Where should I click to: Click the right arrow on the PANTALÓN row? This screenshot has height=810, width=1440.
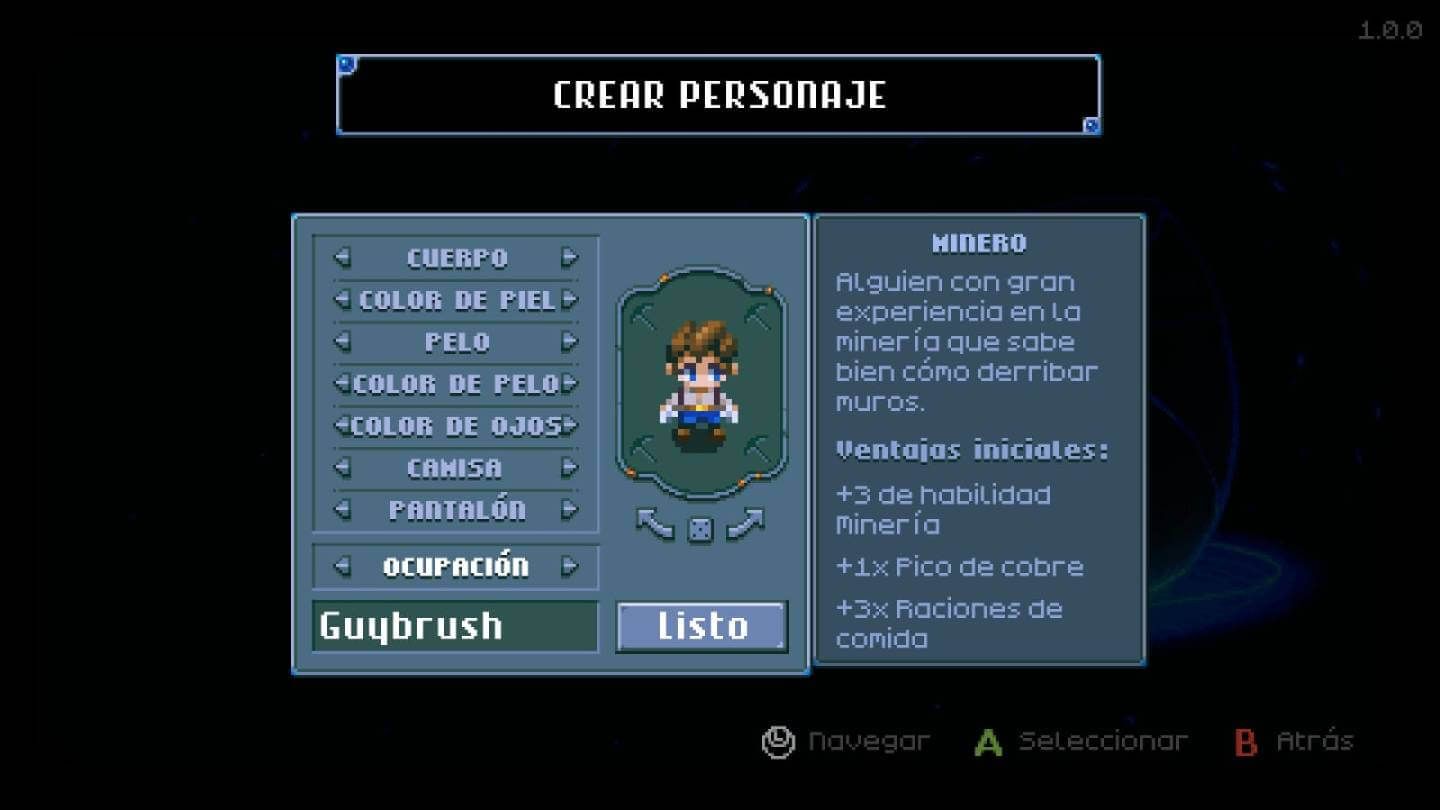pos(571,509)
